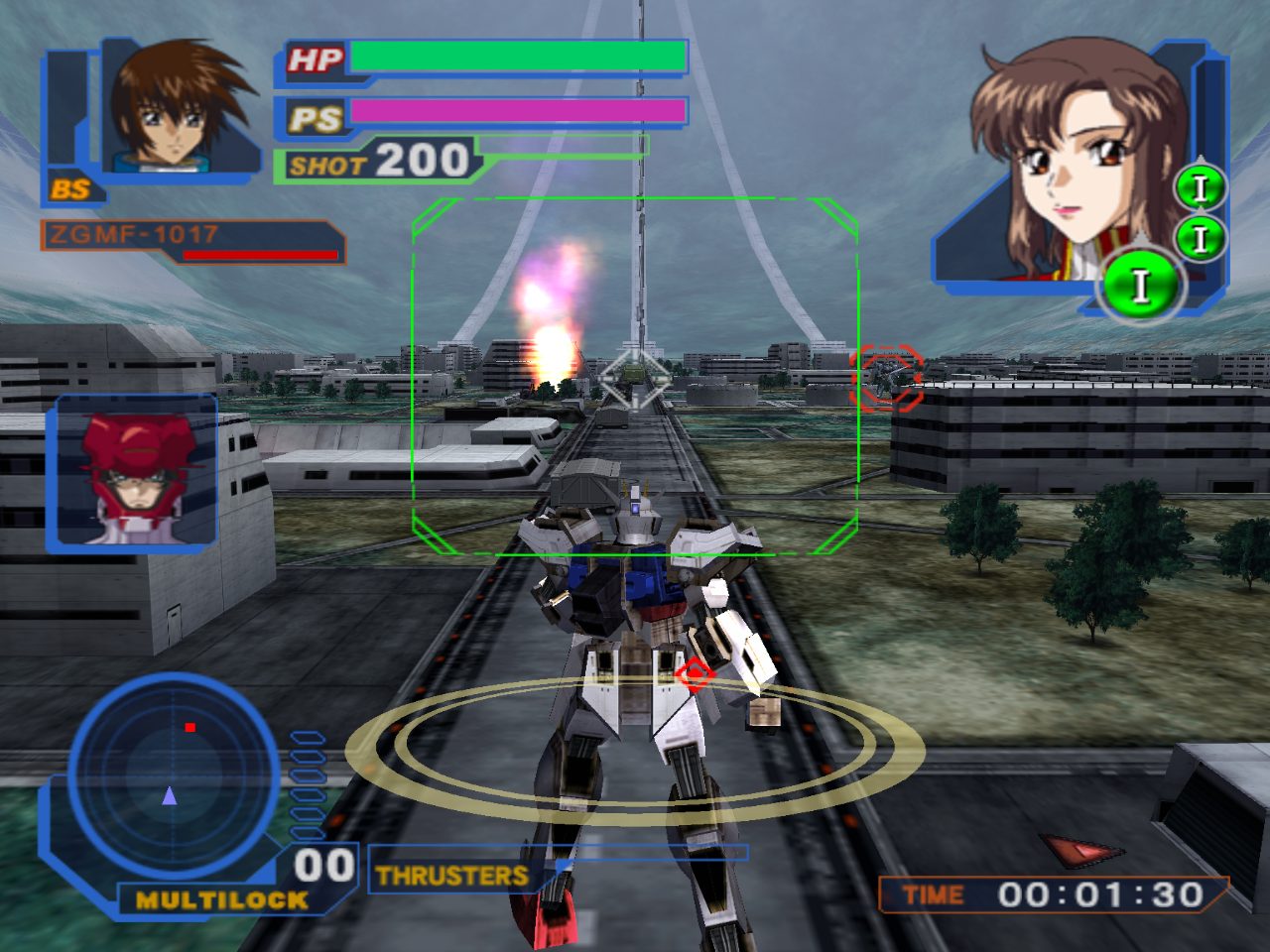Image resolution: width=1270 pixels, height=952 pixels.
Task: Click the ZGMF-1017 target panel
Action: pyautogui.click(x=192, y=241)
